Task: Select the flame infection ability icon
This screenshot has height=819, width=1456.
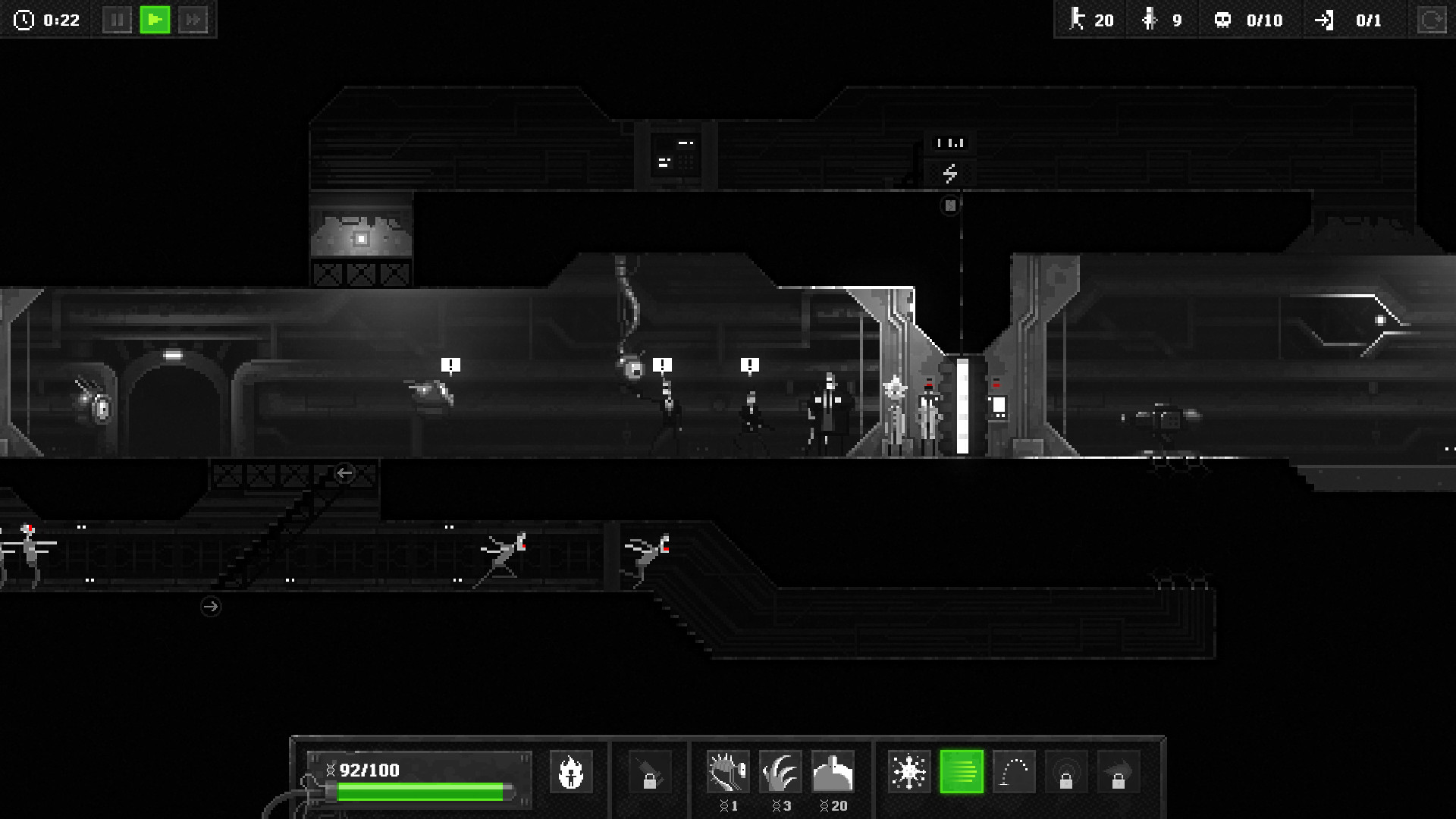Action: tap(571, 771)
